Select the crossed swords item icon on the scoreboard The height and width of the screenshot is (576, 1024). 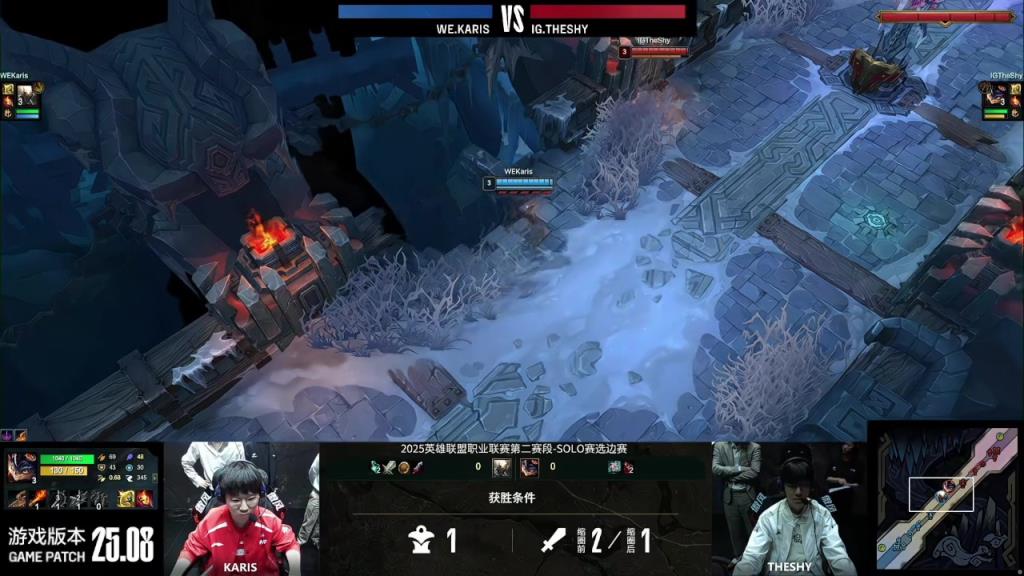coord(390,467)
